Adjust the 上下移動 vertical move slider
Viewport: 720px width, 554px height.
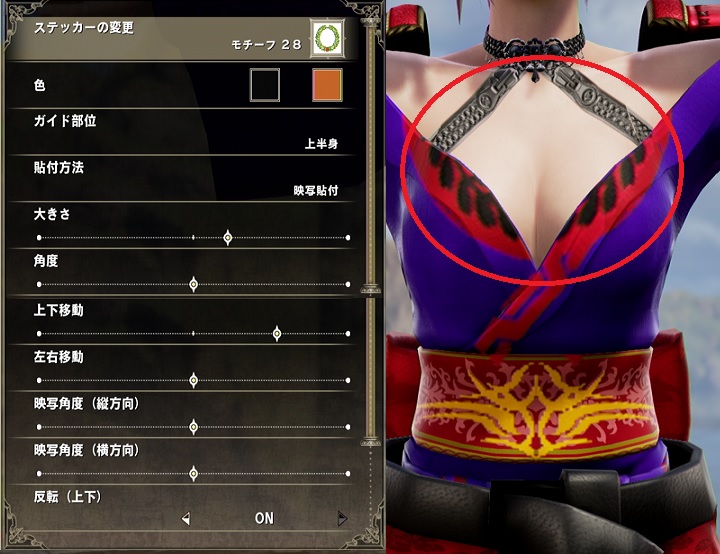tap(277, 333)
